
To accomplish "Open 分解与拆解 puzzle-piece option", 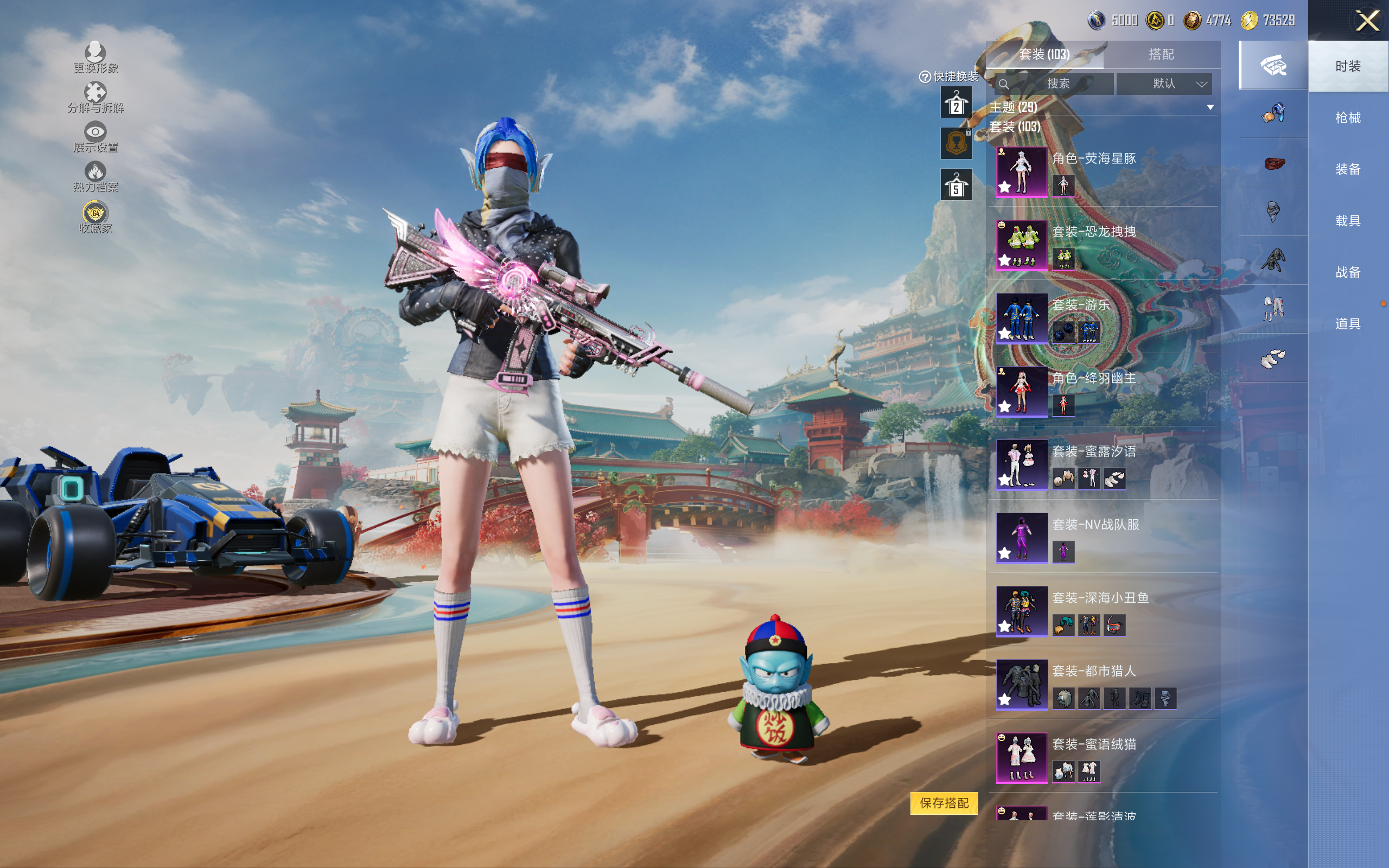I will [95, 97].
